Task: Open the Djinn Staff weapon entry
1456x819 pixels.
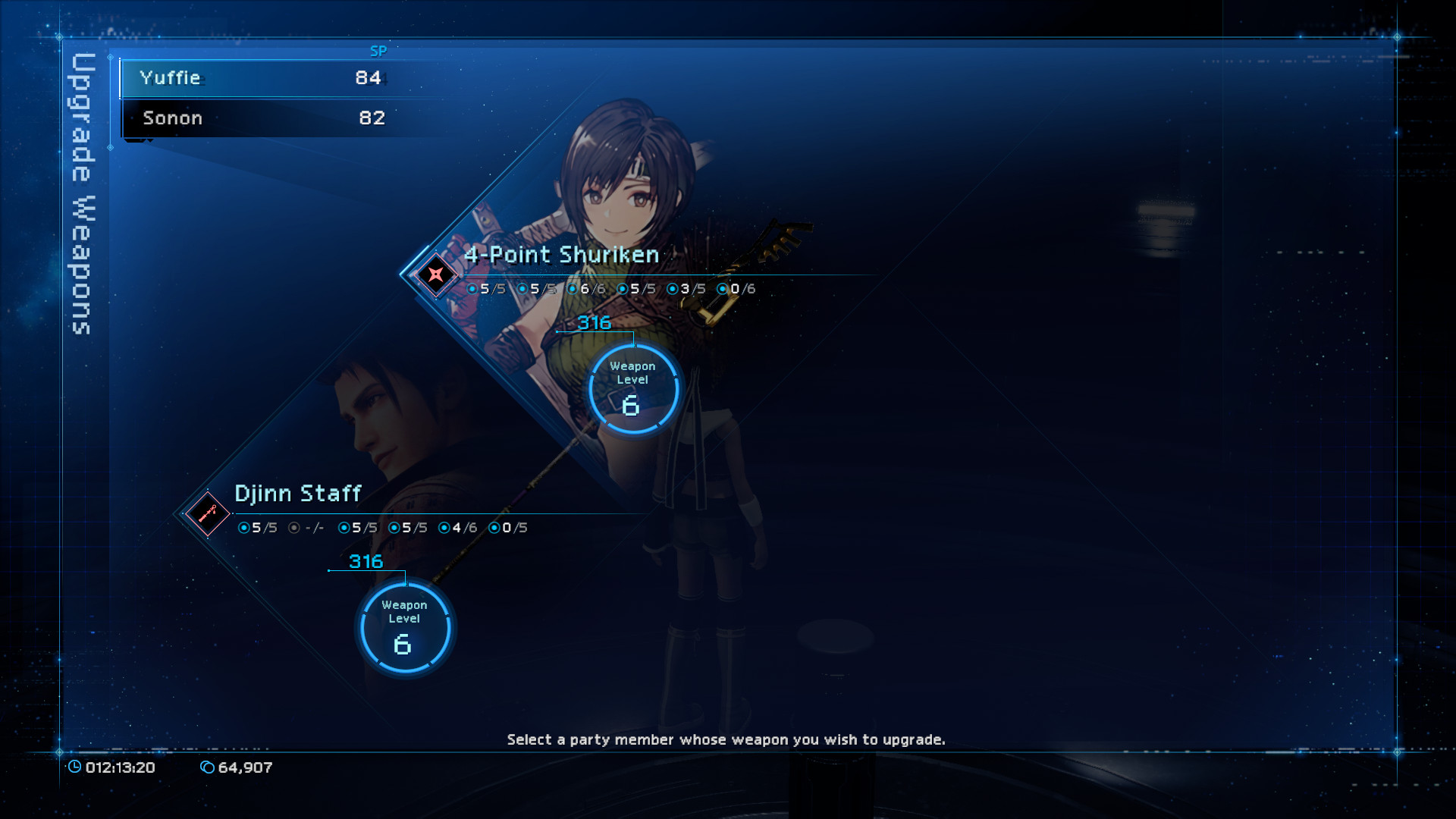Action: pyautogui.click(x=297, y=494)
